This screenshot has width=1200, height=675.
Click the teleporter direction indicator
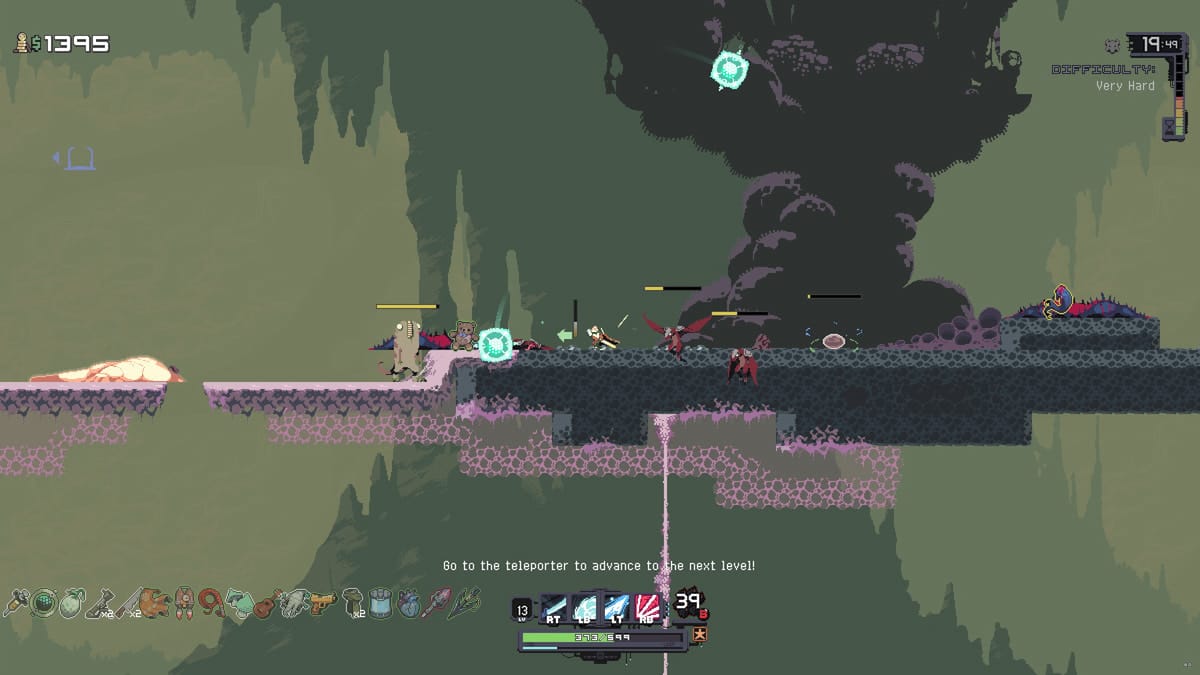point(77,158)
